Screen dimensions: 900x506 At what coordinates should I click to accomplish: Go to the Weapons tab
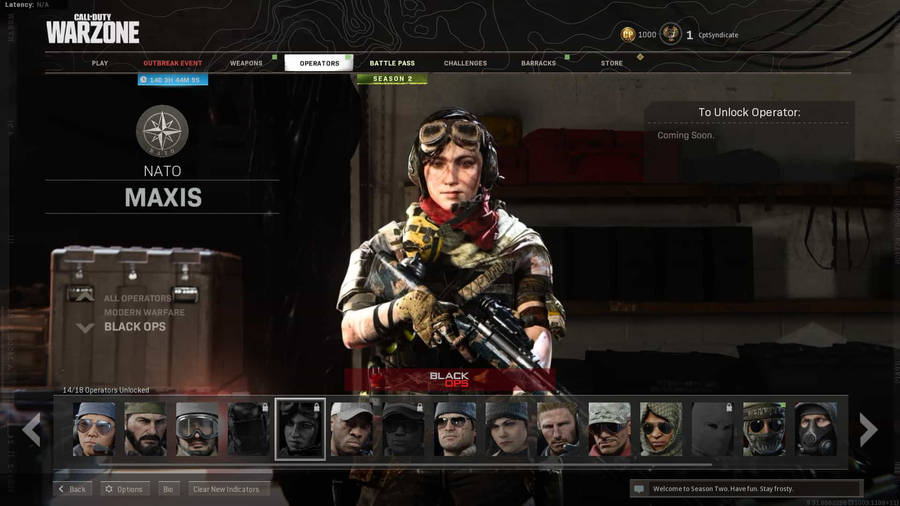[x=246, y=63]
